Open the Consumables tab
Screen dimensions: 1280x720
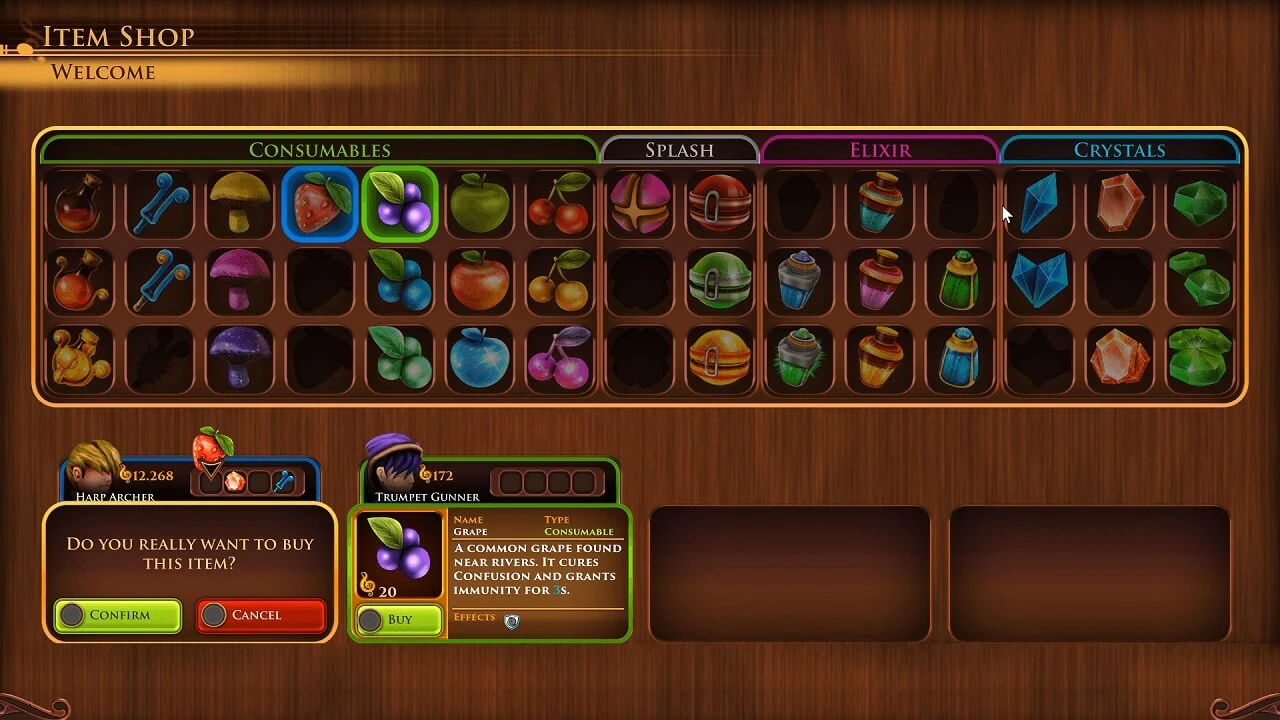[320, 150]
